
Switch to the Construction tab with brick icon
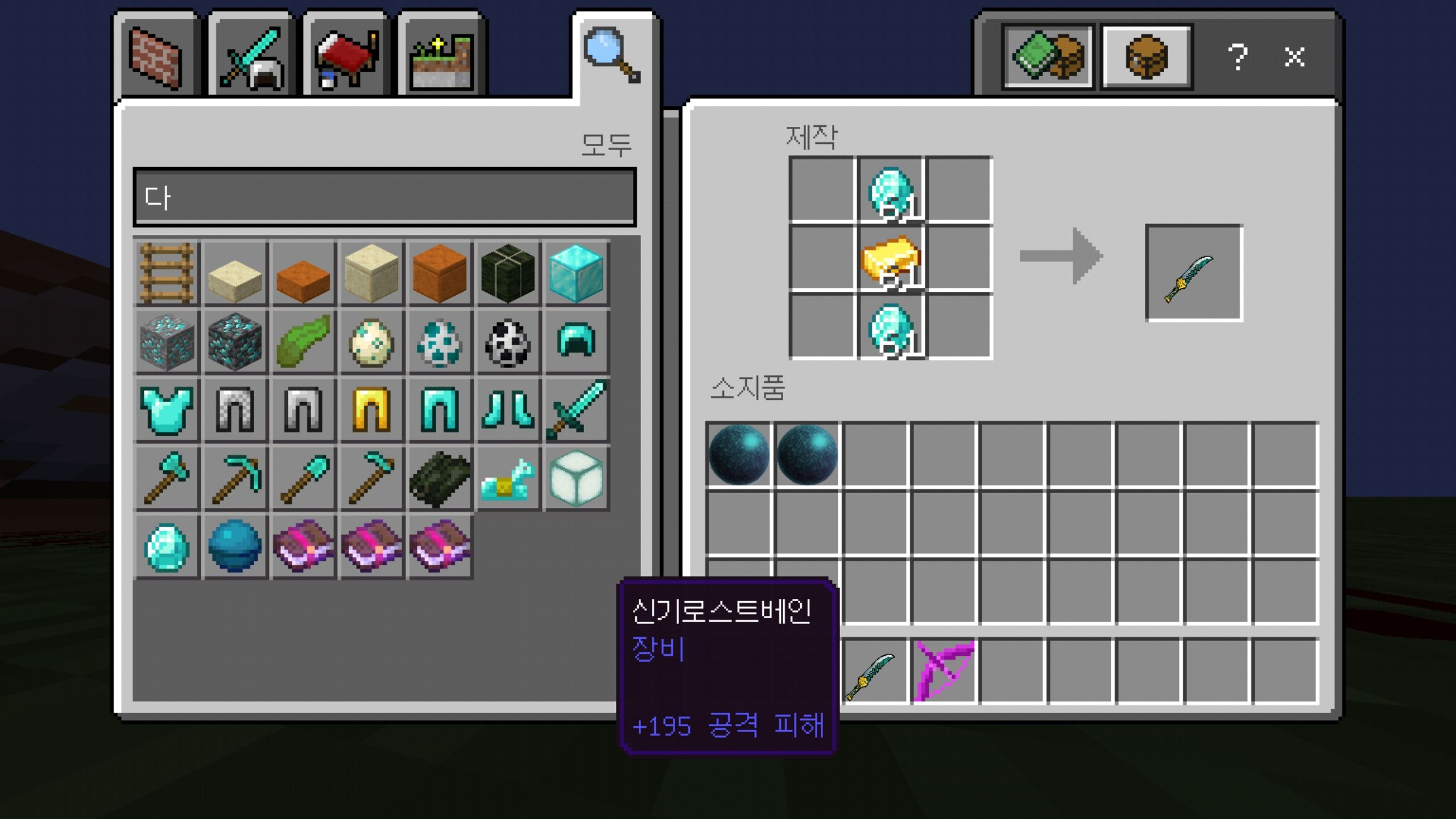(155, 57)
